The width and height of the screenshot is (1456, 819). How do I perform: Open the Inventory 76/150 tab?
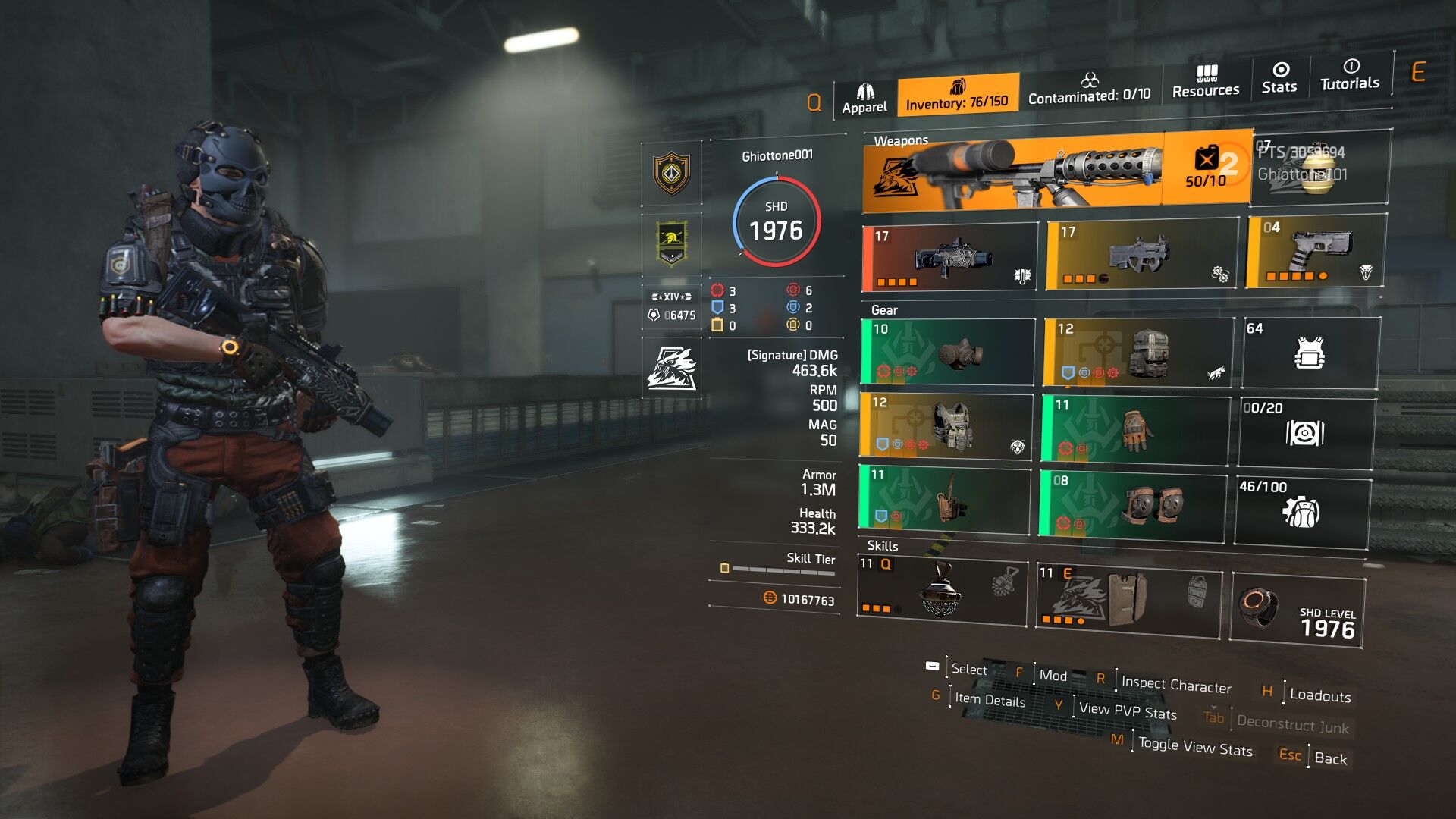[957, 95]
